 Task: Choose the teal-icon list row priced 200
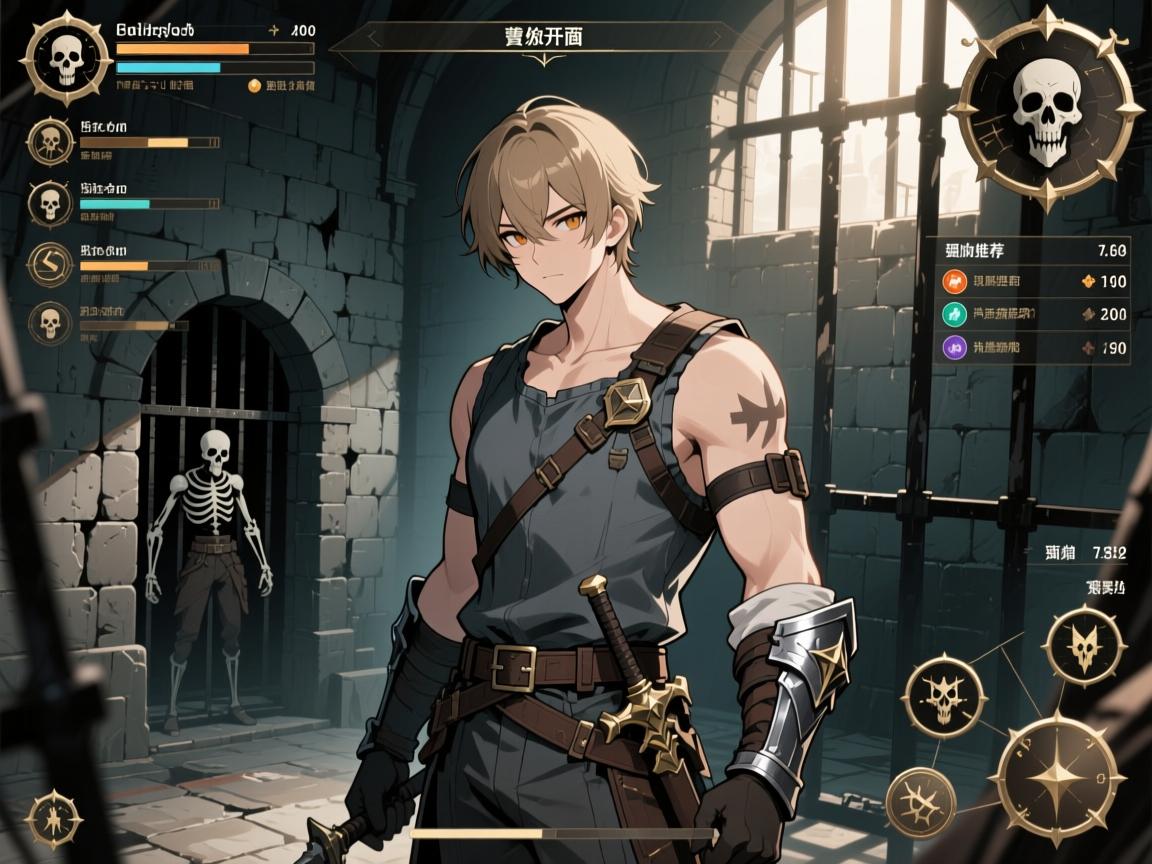pos(1033,314)
